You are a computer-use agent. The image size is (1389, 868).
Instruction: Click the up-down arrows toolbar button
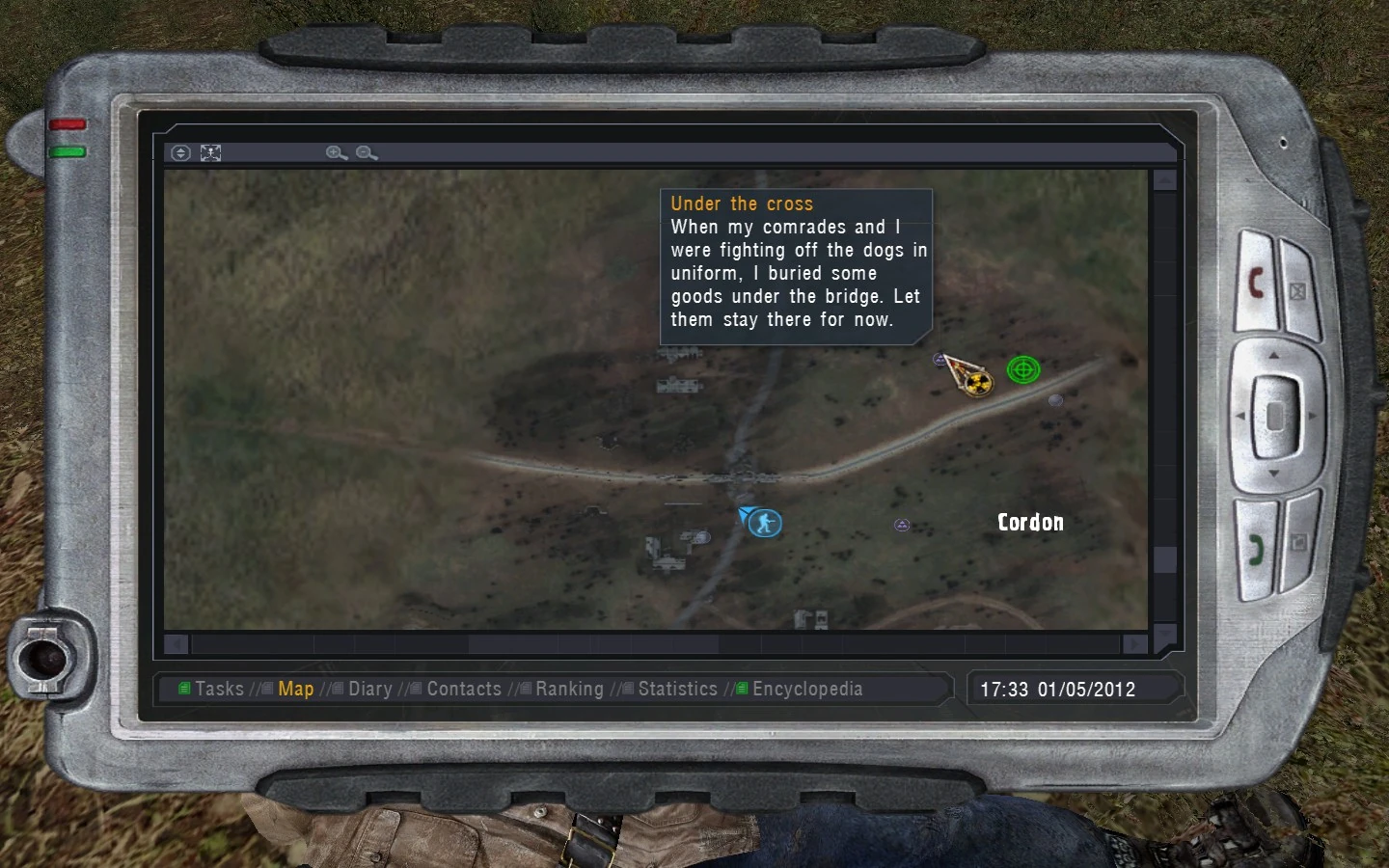point(180,152)
